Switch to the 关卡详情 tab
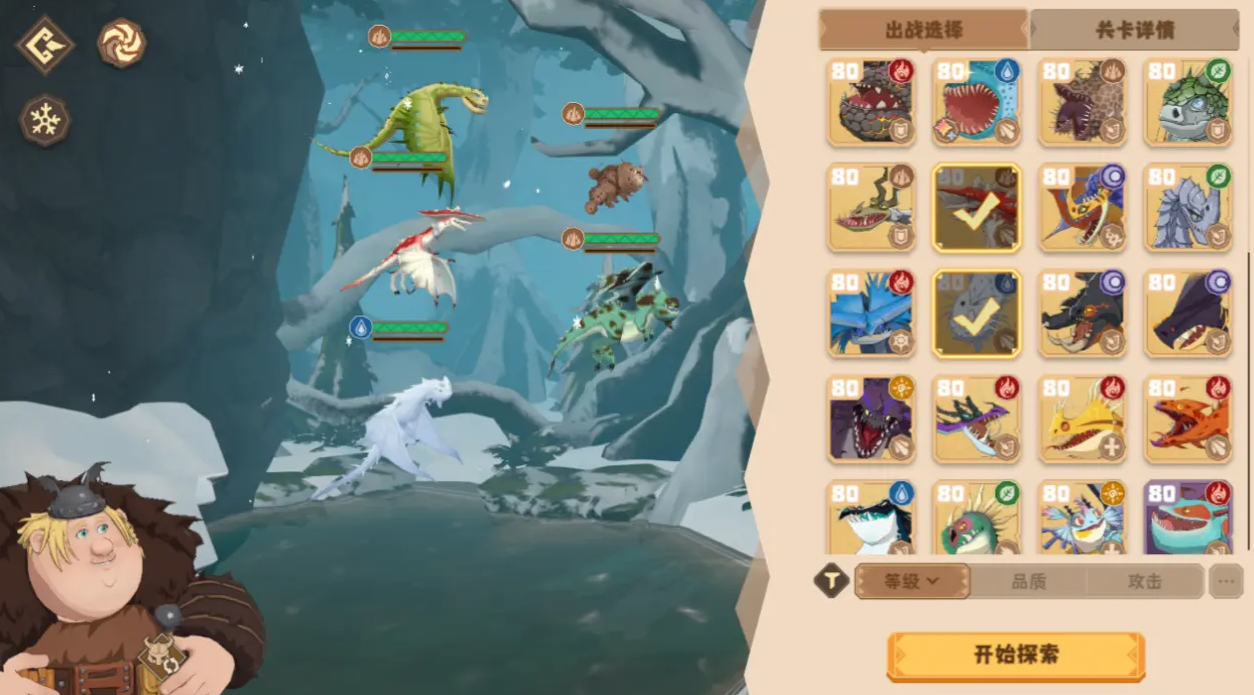The width and height of the screenshot is (1254, 695). pos(1134,30)
